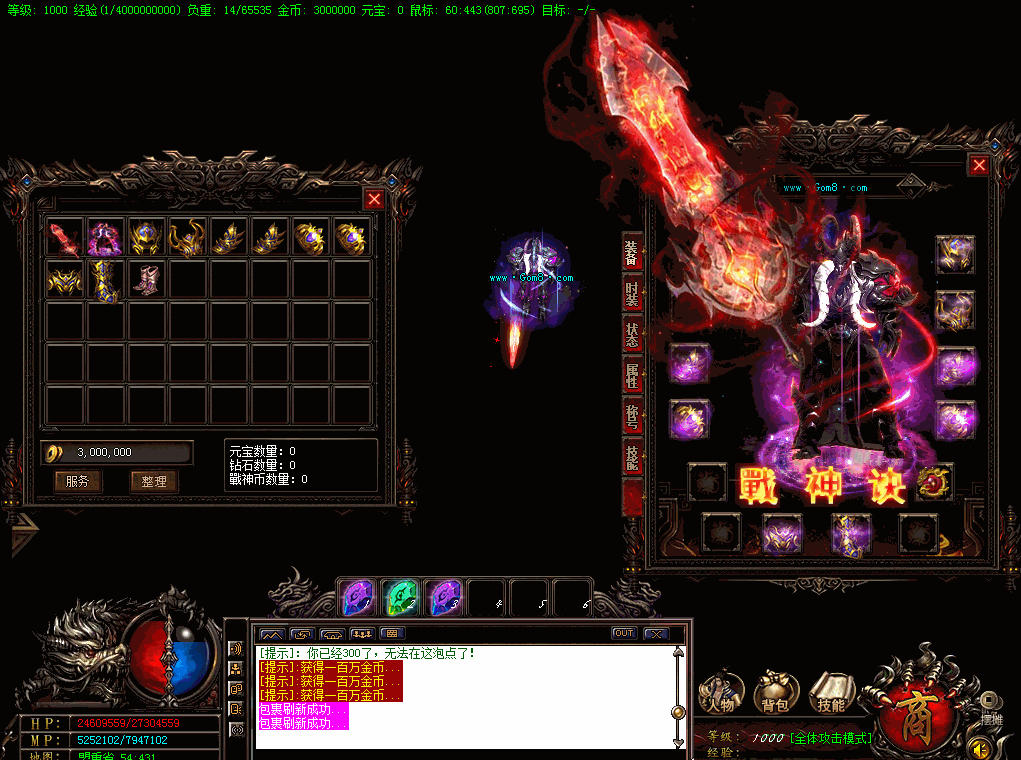Select the golden horned helmet in the bag
The width and height of the screenshot is (1021, 760).
(x=188, y=238)
